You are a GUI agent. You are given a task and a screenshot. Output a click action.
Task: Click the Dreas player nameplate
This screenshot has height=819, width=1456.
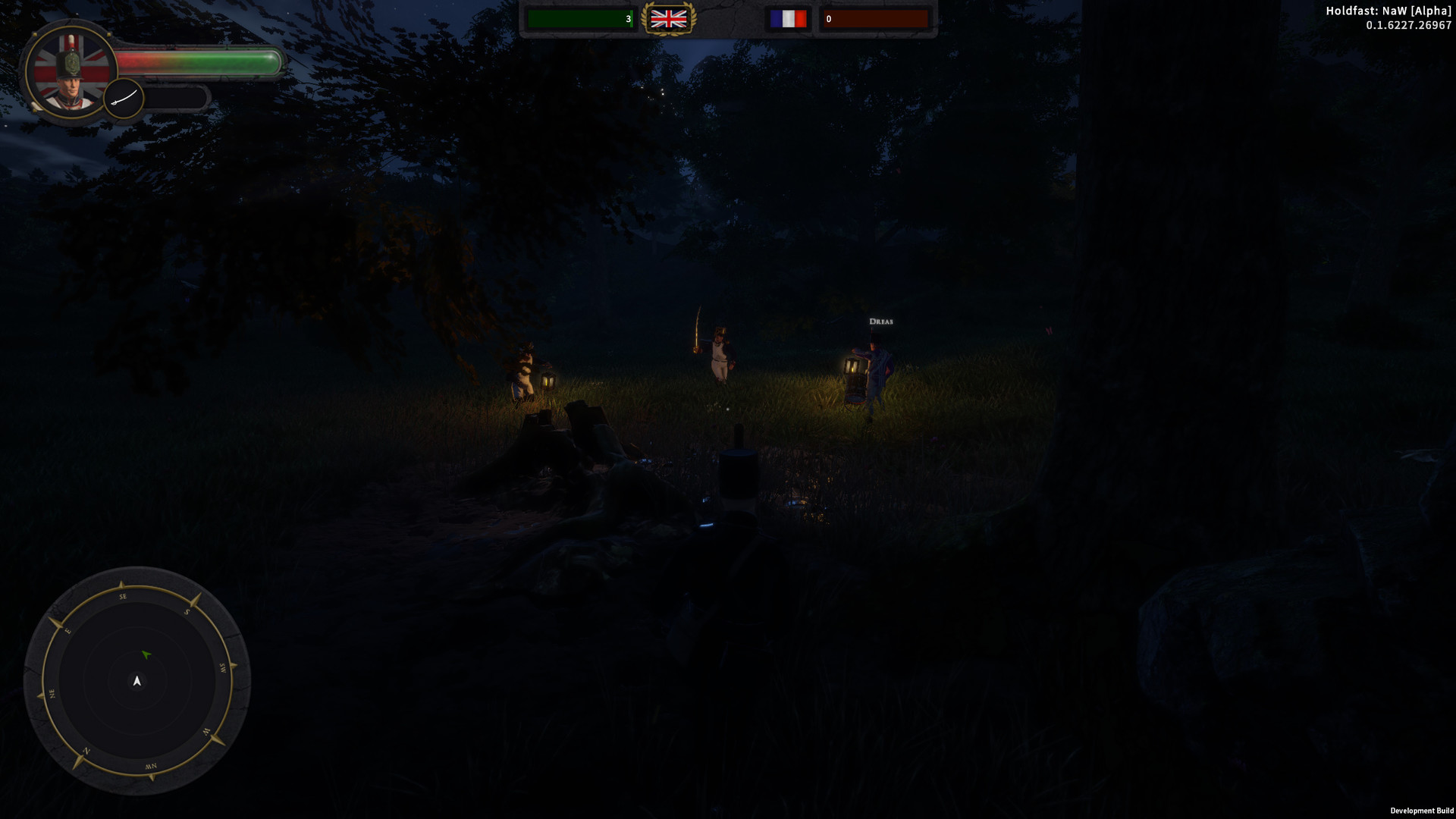[881, 321]
